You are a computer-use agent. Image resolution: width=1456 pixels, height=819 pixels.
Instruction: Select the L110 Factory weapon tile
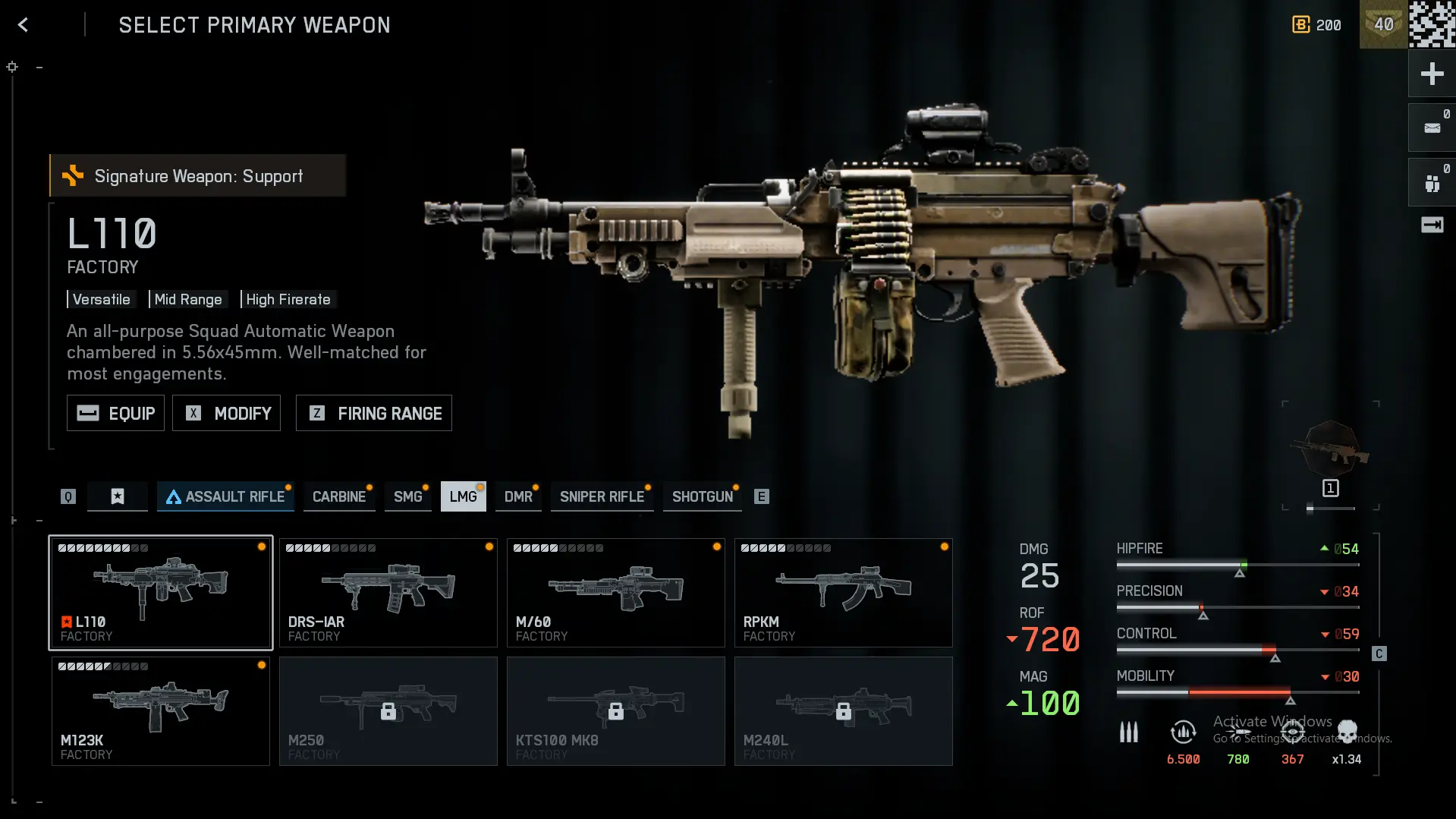161,593
